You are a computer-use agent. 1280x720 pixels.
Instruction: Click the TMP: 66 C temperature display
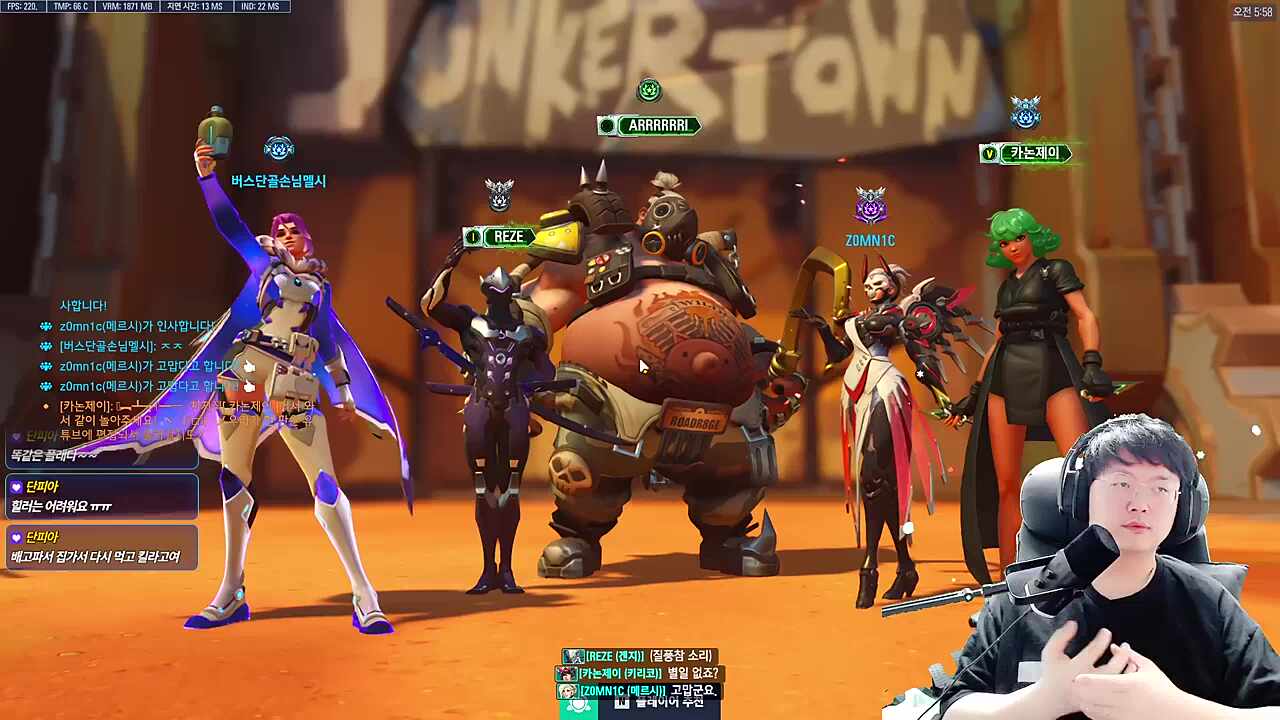pyautogui.click(x=69, y=6)
